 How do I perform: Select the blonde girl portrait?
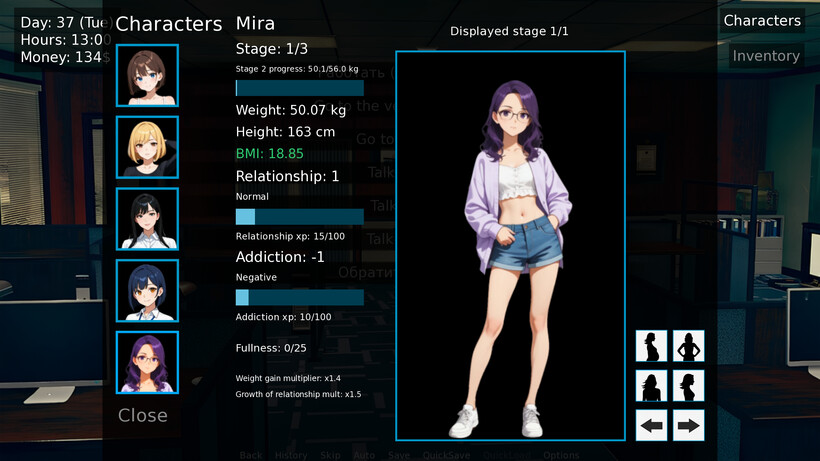(x=147, y=147)
